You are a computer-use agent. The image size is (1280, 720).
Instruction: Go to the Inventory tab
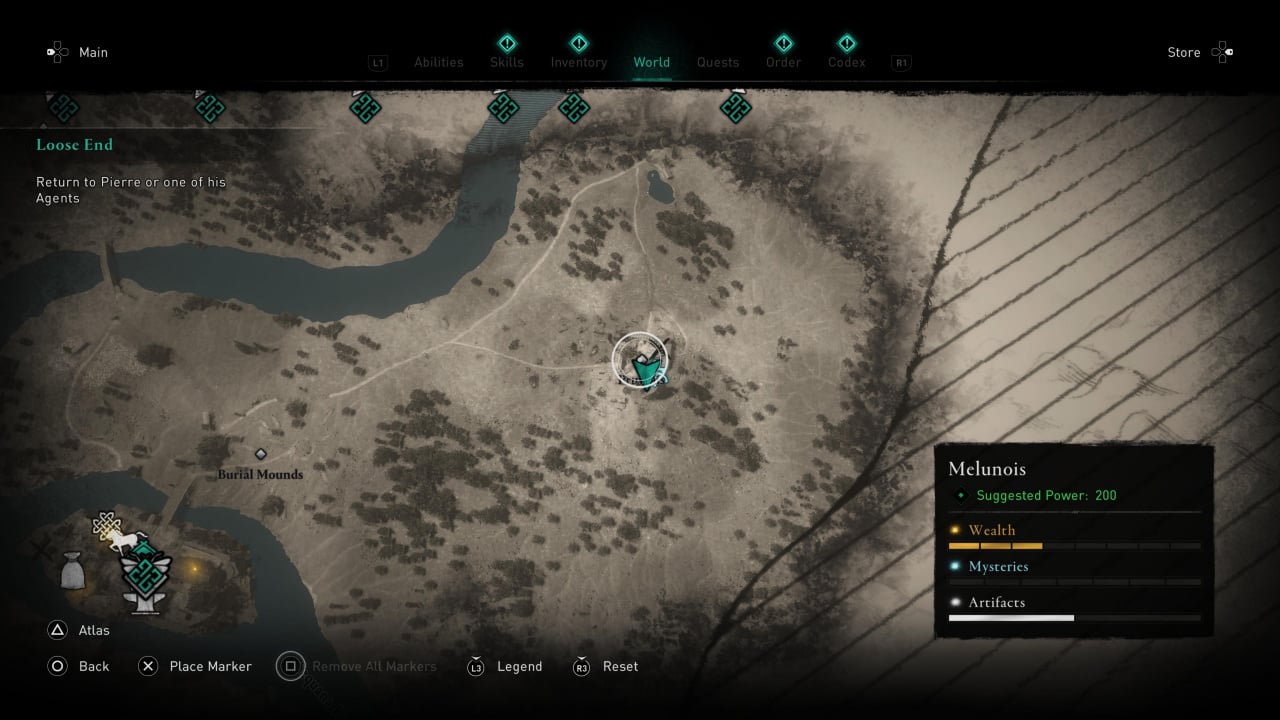(579, 62)
